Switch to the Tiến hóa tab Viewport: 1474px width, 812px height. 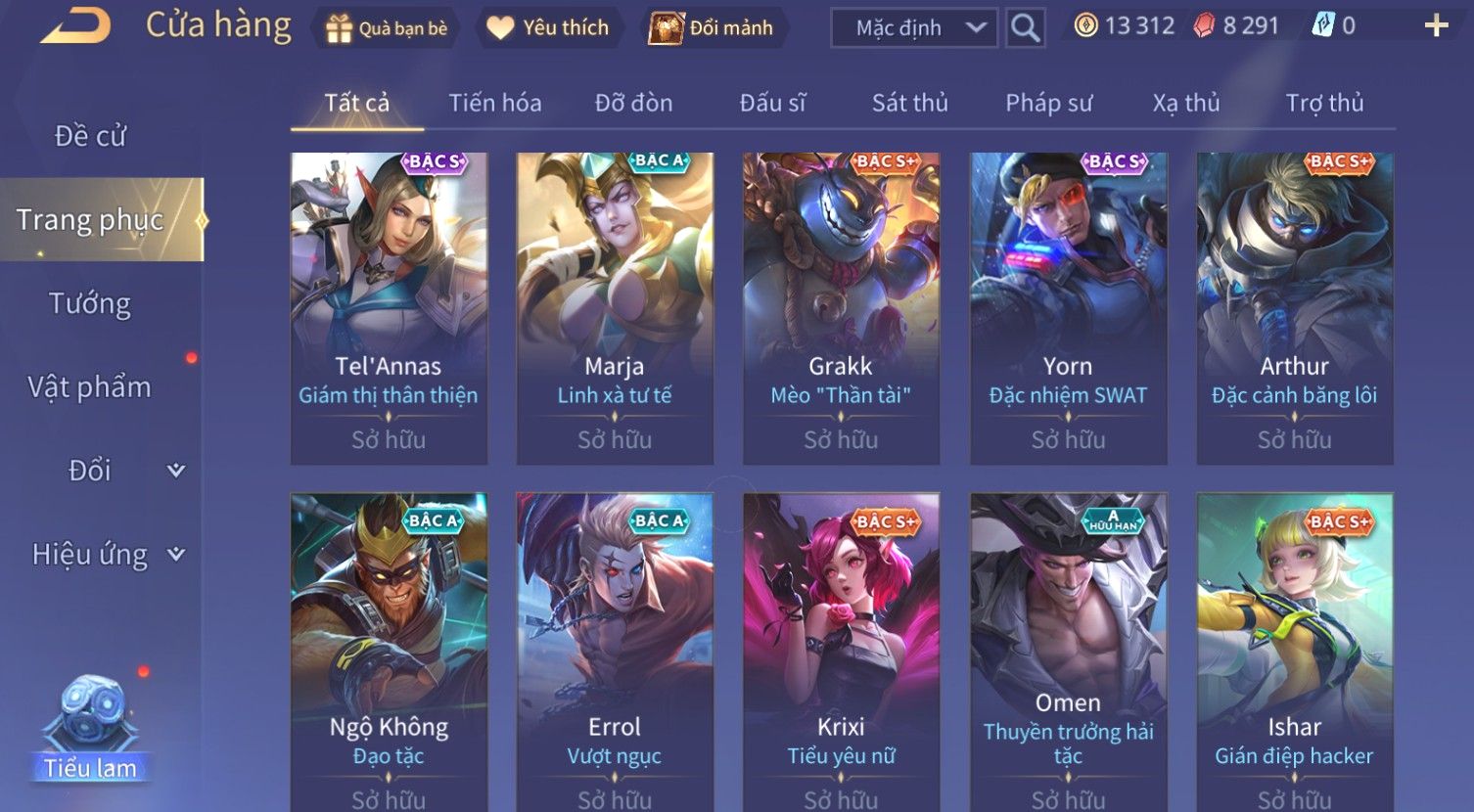point(494,103)
